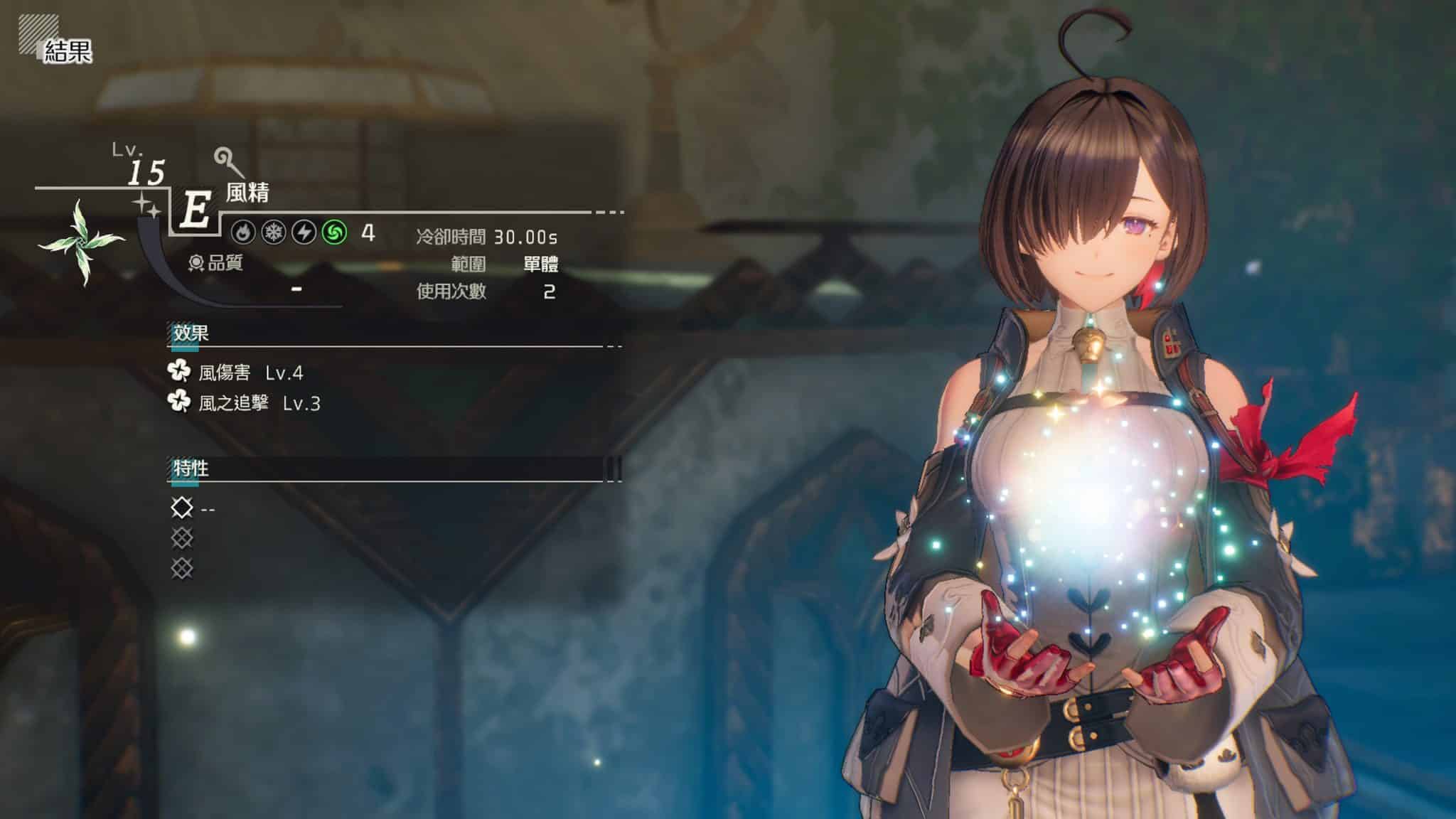Click the 效果 section header
This screenshot has width=1456, height=819.
click(x=191, y=333)
